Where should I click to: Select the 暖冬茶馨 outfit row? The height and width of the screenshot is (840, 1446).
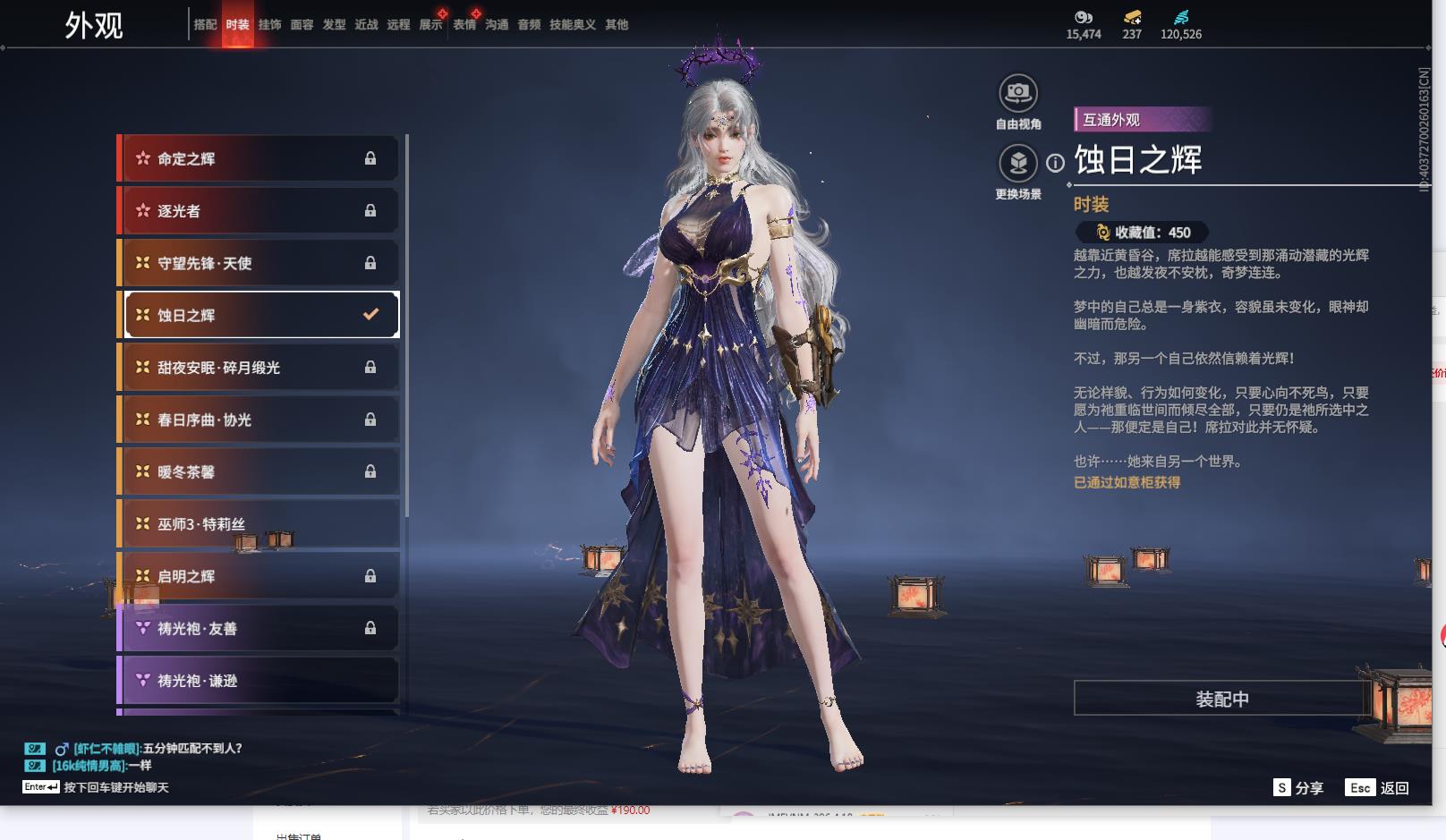pos(258,471)
